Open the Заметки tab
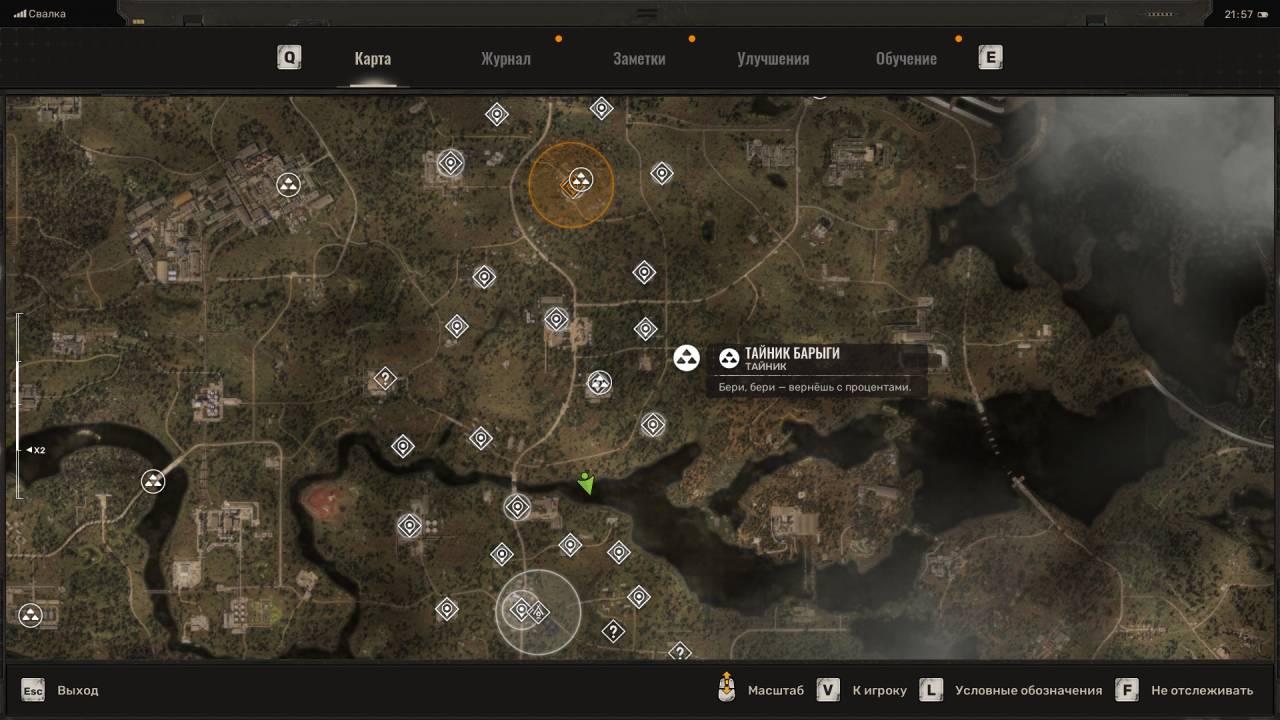 click(639, 59)
